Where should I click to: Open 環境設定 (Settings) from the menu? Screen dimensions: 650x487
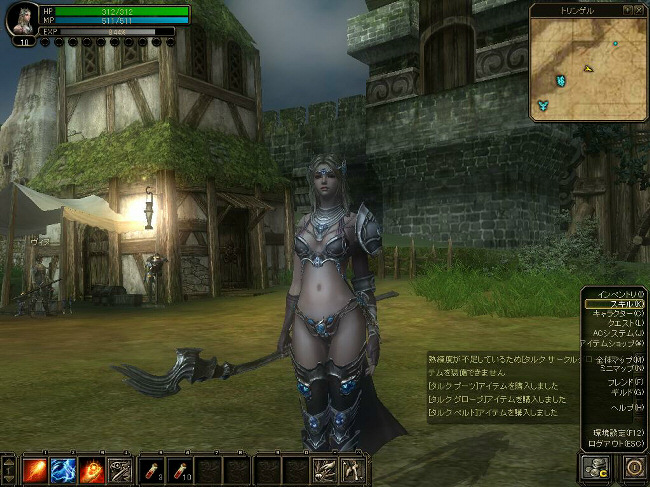click(x=618, y=432)
